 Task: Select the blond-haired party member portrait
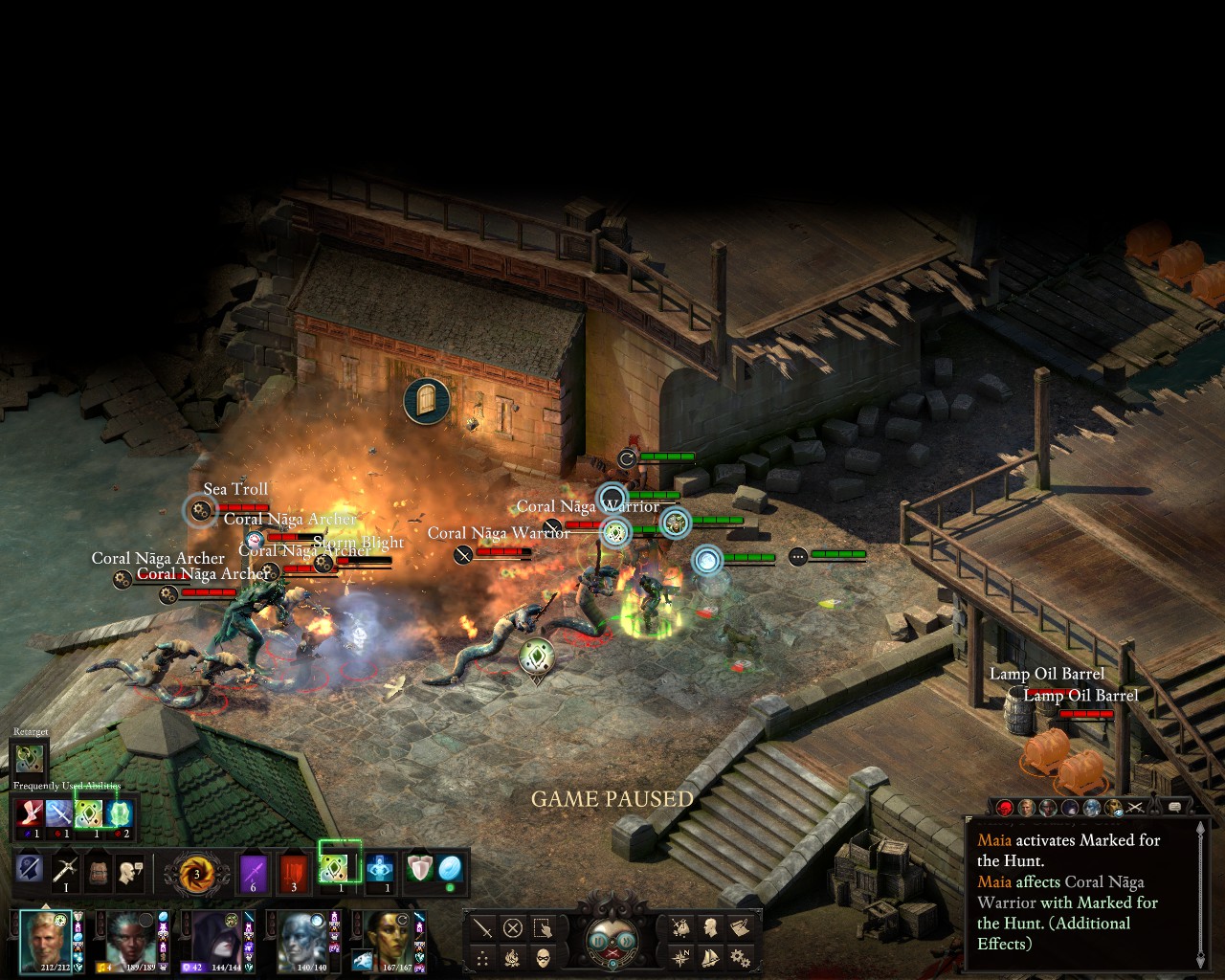click(x=46, y=941)
